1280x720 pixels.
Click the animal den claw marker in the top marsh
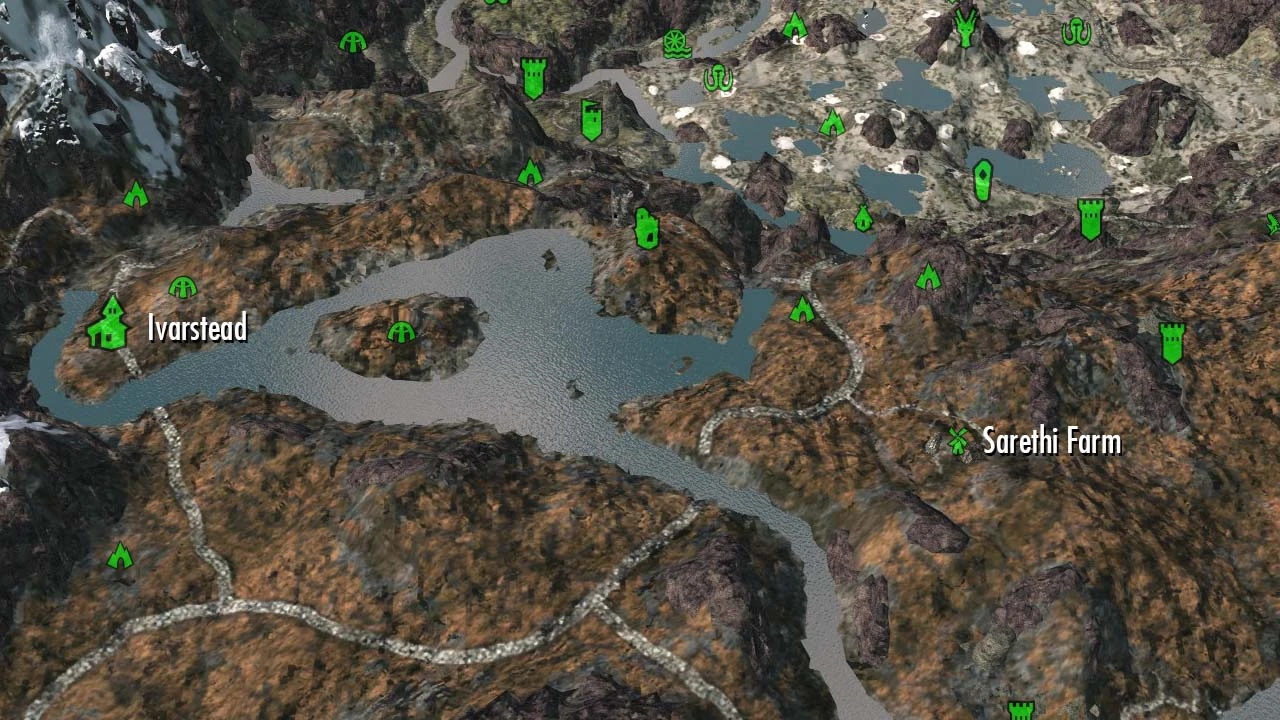tap(720, 78)
